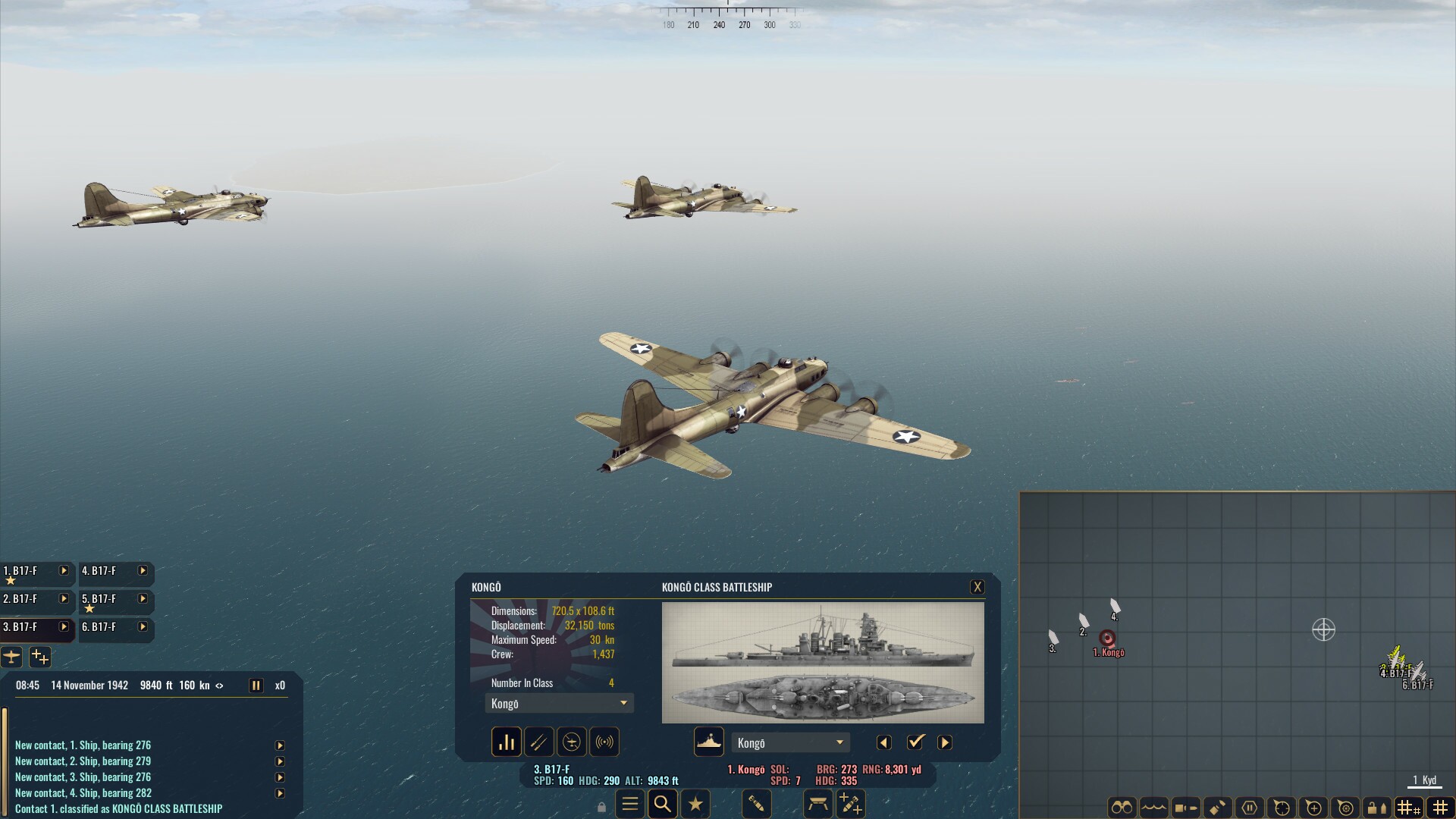The height and width of the screenshot is (819, 1456).
Task: Click the ship silhouette icon beside Kongo dropdown
Action: pyautogui.click(x=708, y=742)
